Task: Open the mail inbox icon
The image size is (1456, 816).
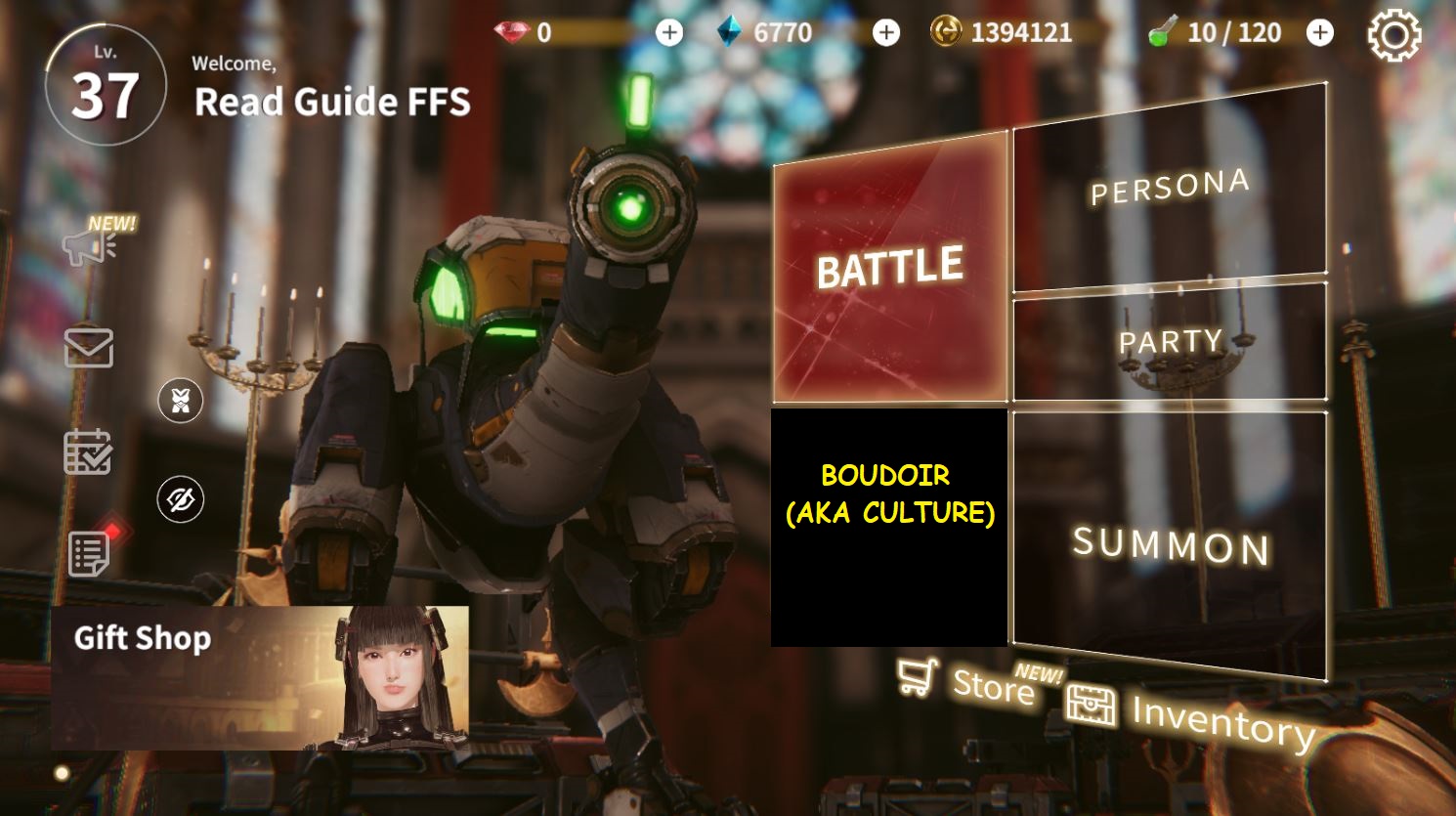Action: [x=89, y=348]
